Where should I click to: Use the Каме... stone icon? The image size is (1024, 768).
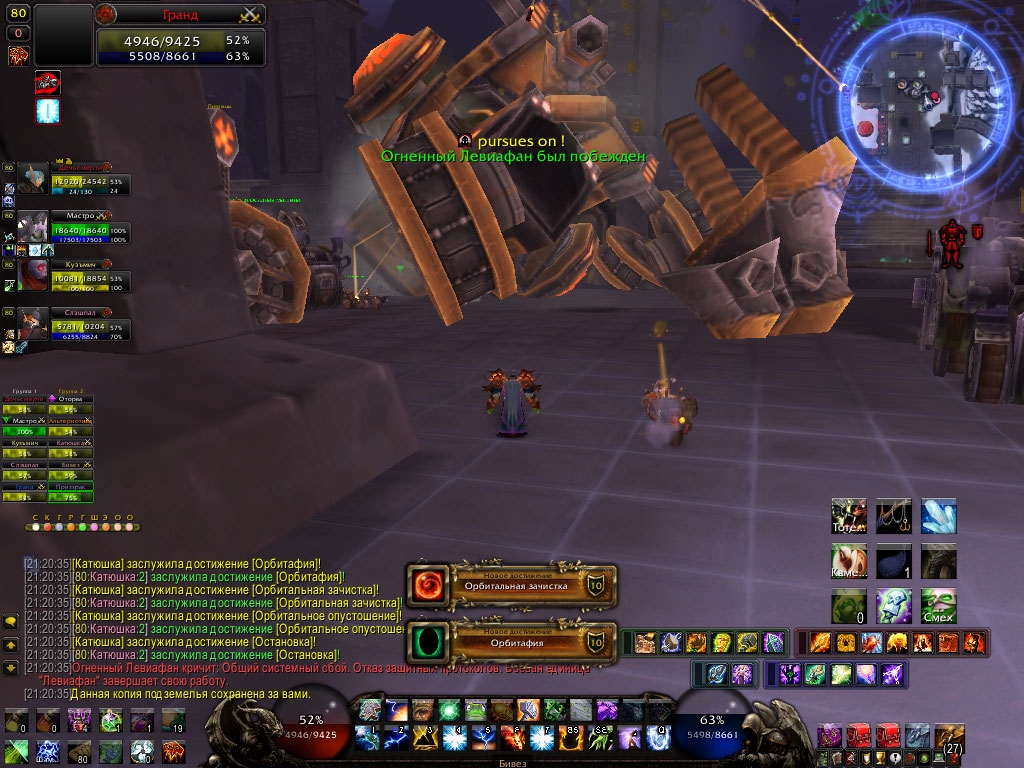[849, 561]
